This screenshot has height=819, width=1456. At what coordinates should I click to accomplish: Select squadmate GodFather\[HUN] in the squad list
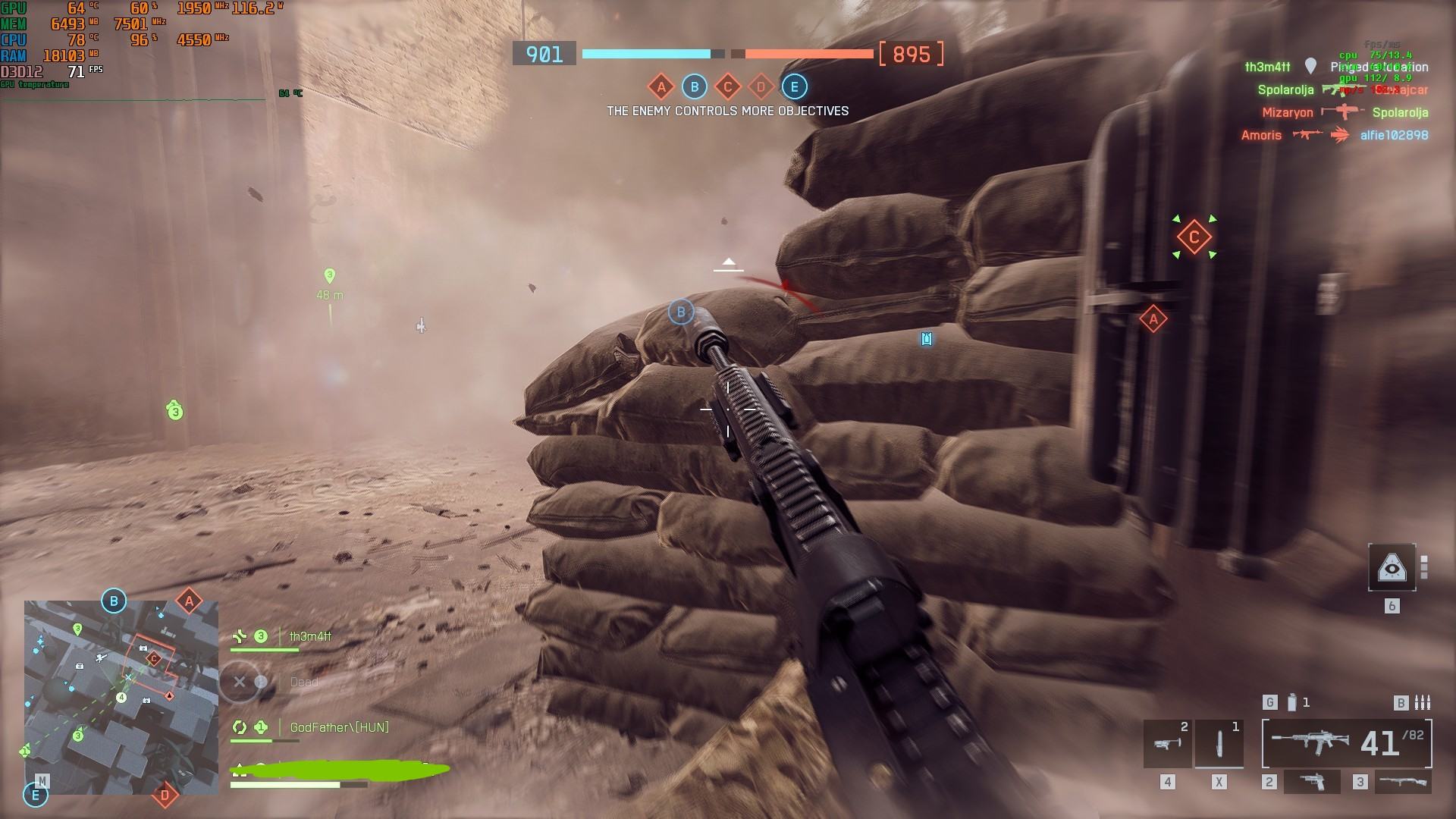[x=338, y=727]
